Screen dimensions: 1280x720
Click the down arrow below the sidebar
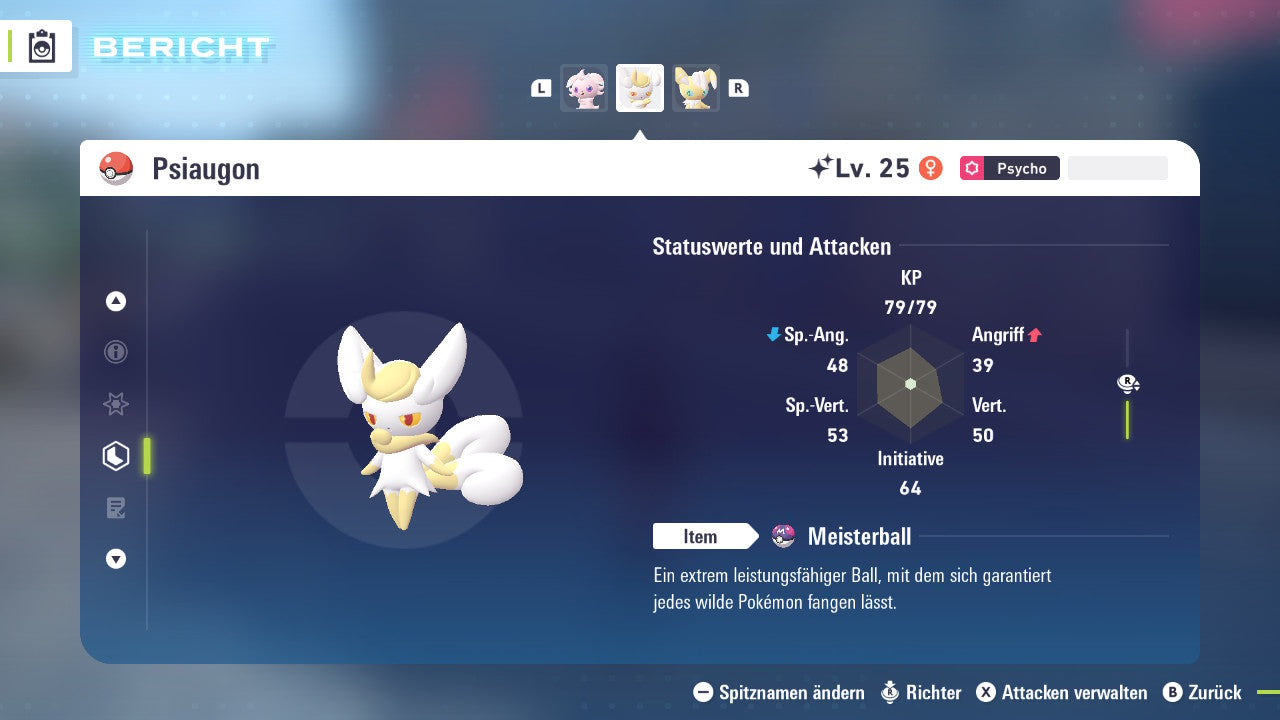tap(116, 559)
